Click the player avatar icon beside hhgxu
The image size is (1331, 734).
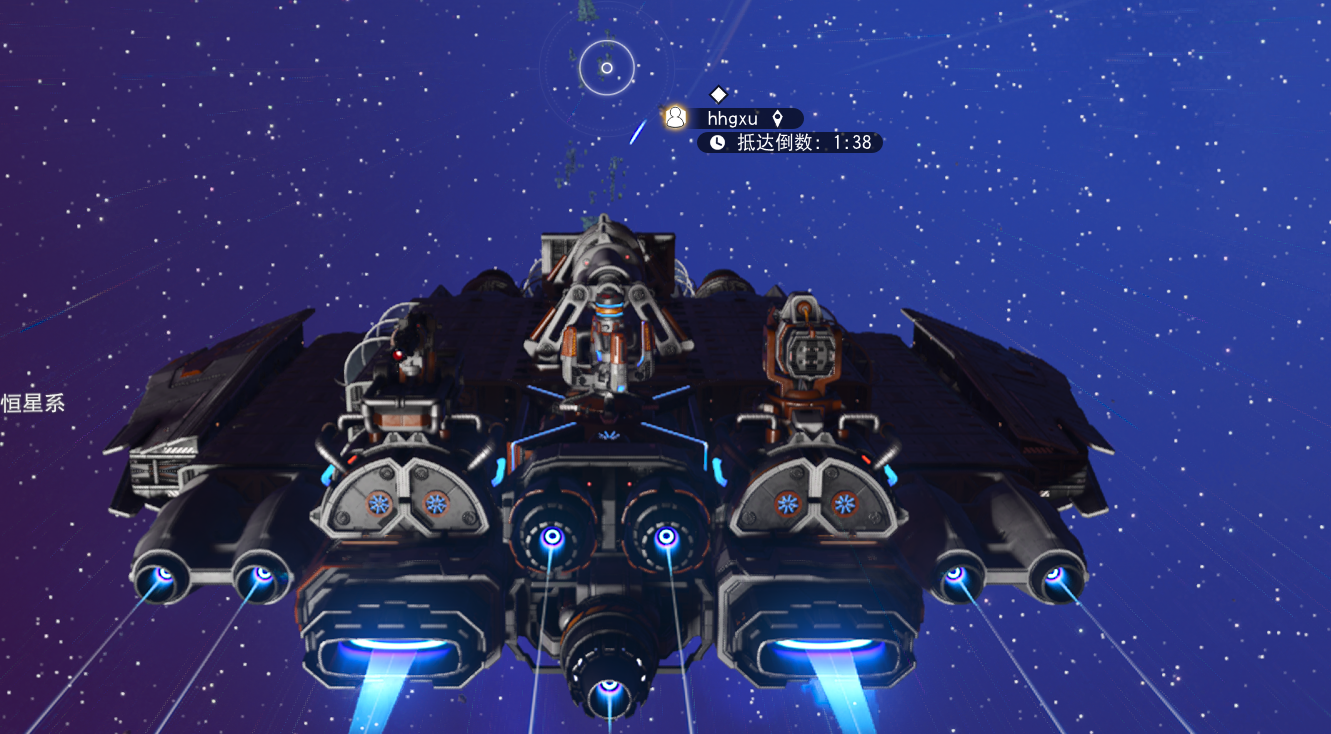coord(676,118)
